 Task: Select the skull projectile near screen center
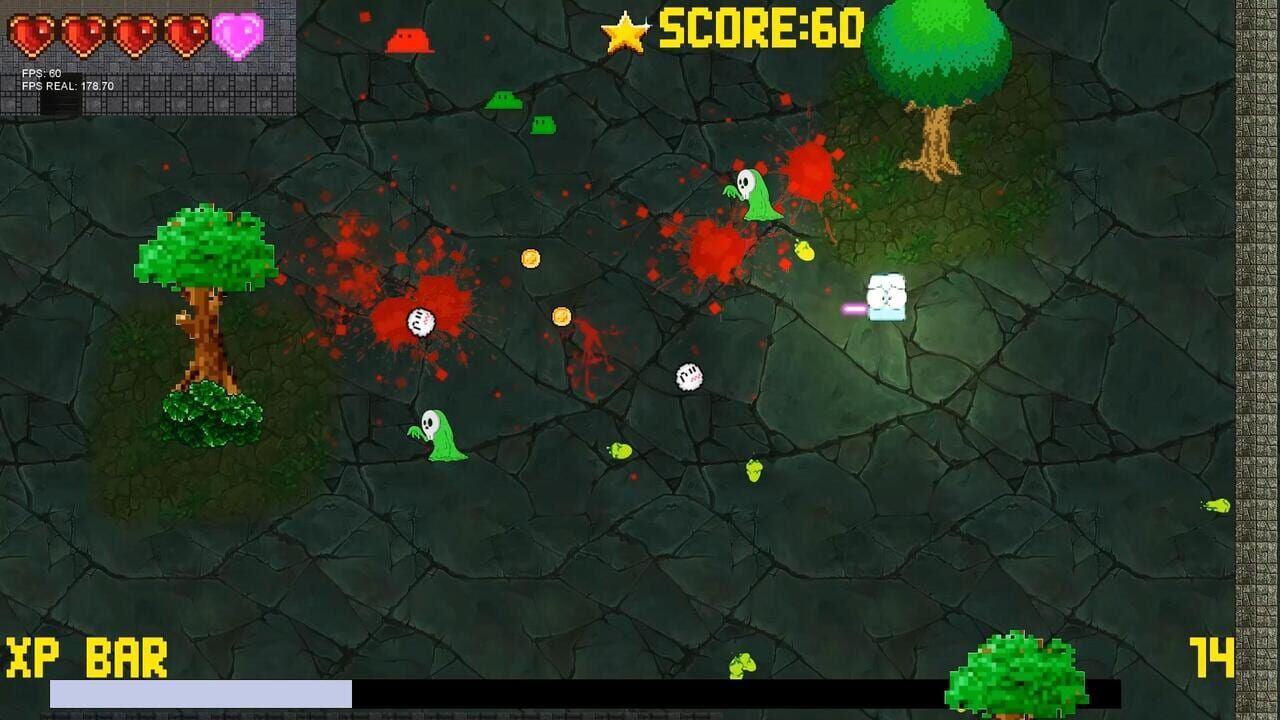click(689, 376)
